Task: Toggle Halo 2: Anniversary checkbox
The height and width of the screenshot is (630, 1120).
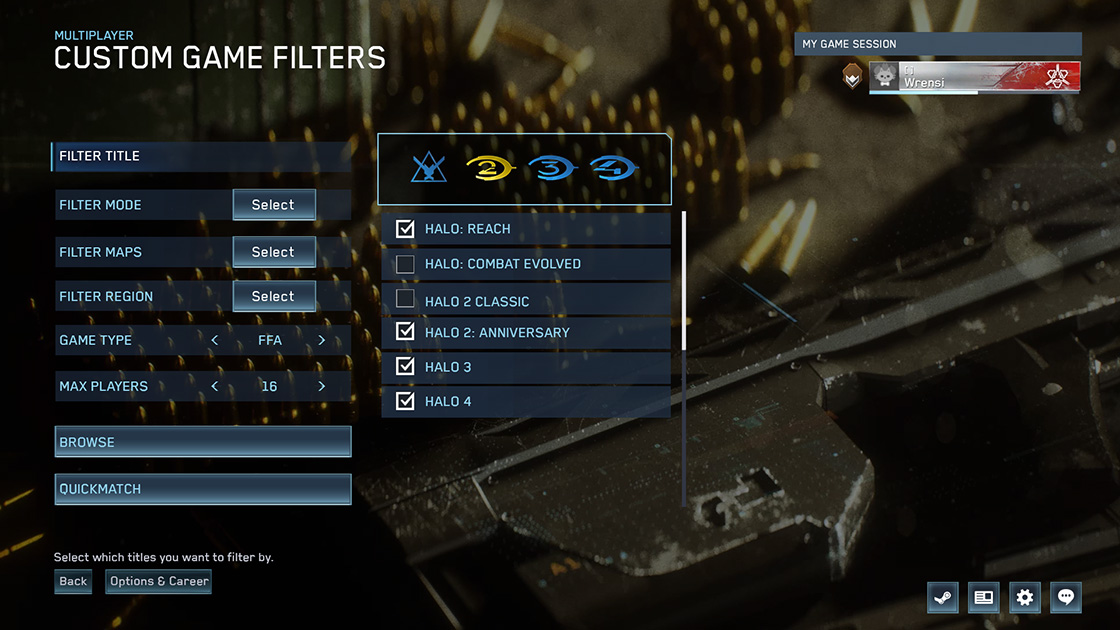Action: [x=405, y=331]
